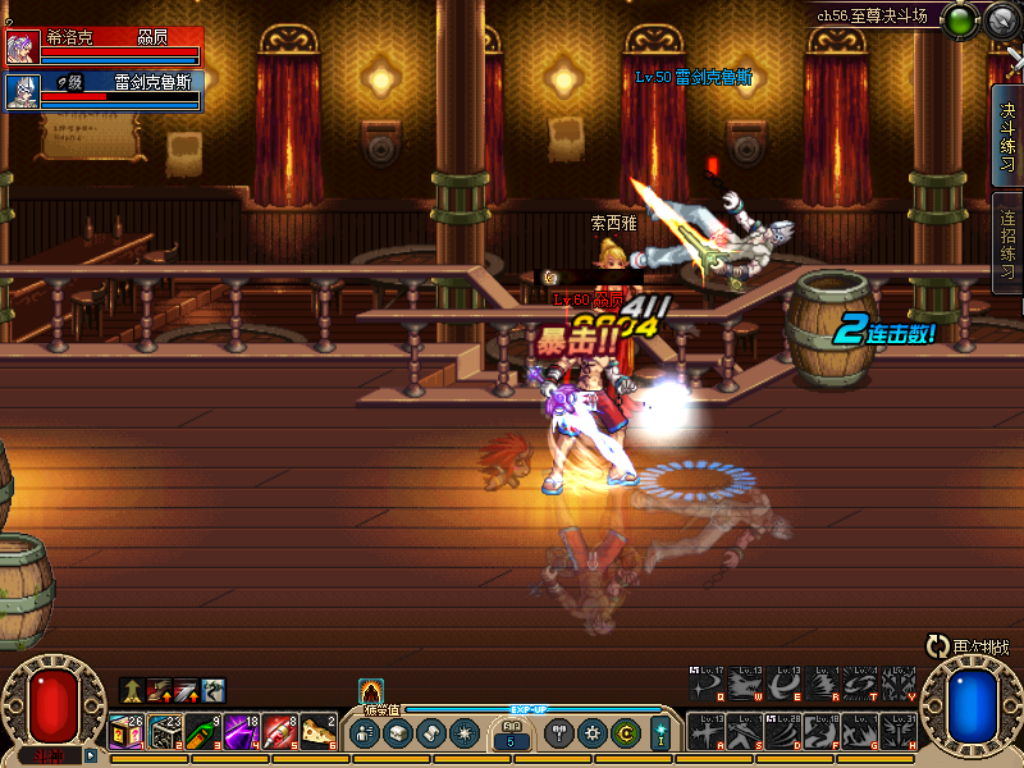
Task: Eat the cheese item in slot 6
Action: (x=319, y=733)
